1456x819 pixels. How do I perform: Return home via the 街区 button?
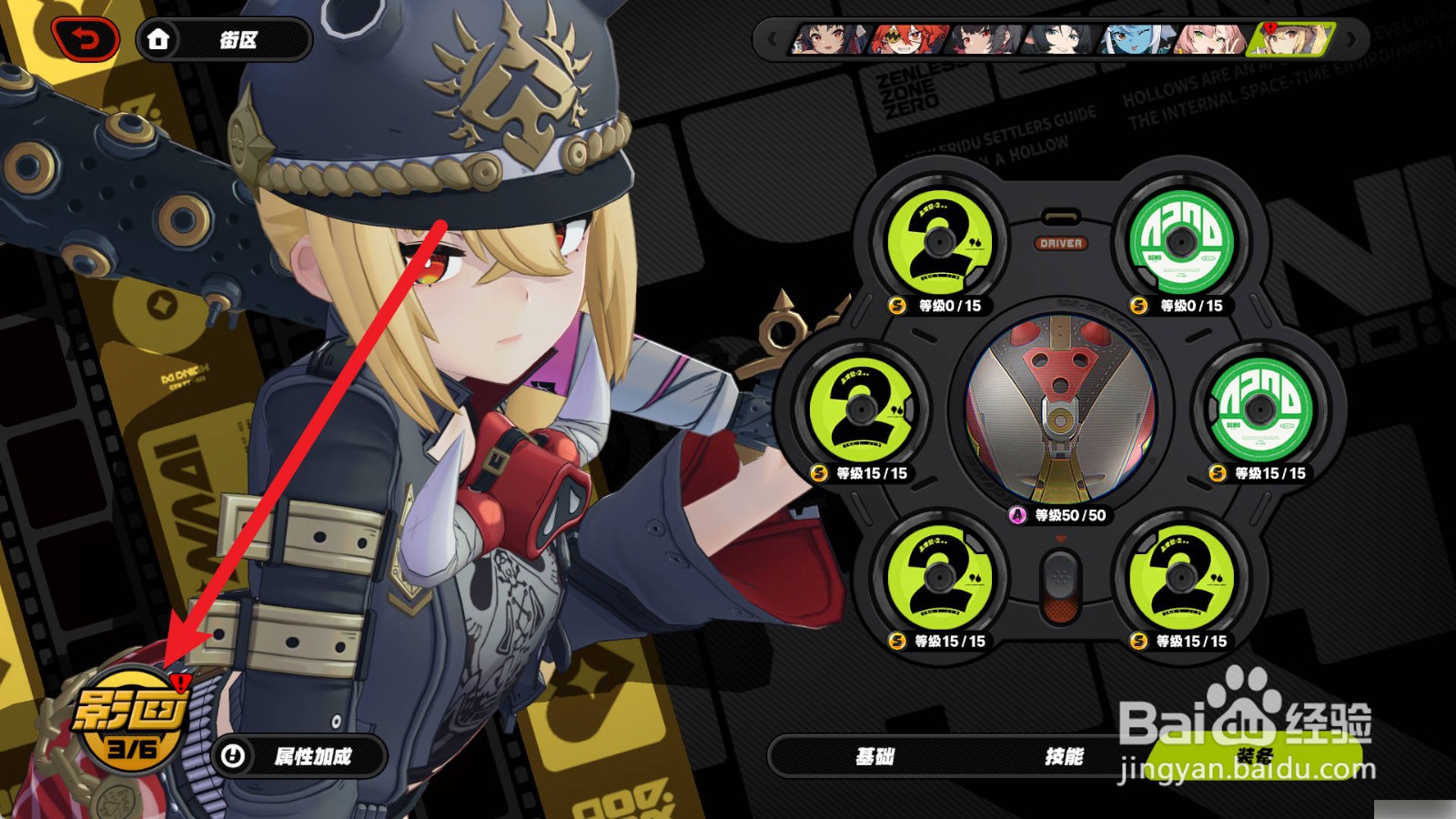tap(223, 40)
